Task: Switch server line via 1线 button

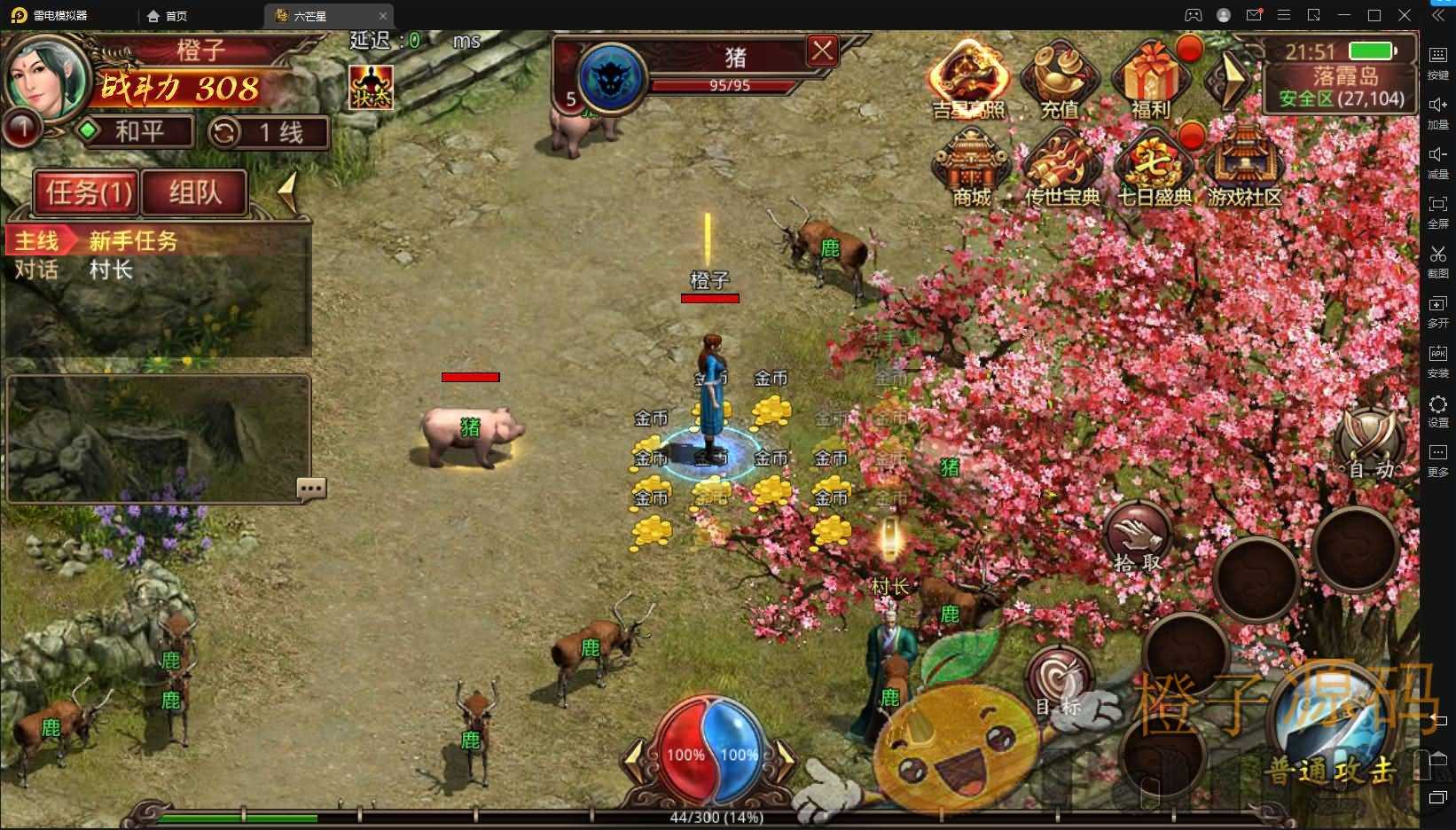Action: pyautogui.click(x=269, y=133)
